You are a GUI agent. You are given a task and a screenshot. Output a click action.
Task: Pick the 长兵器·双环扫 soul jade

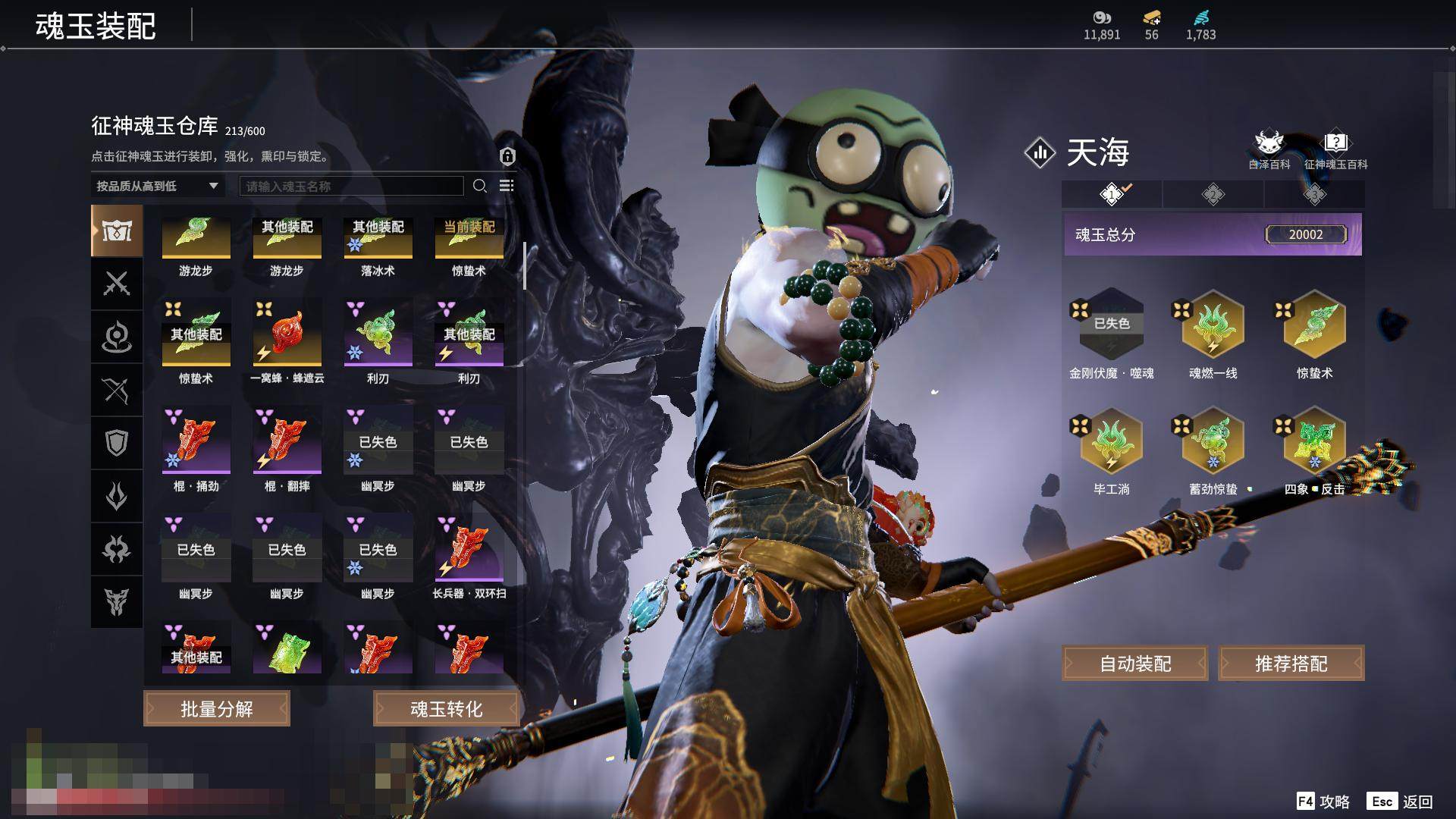tap(469, 550)
